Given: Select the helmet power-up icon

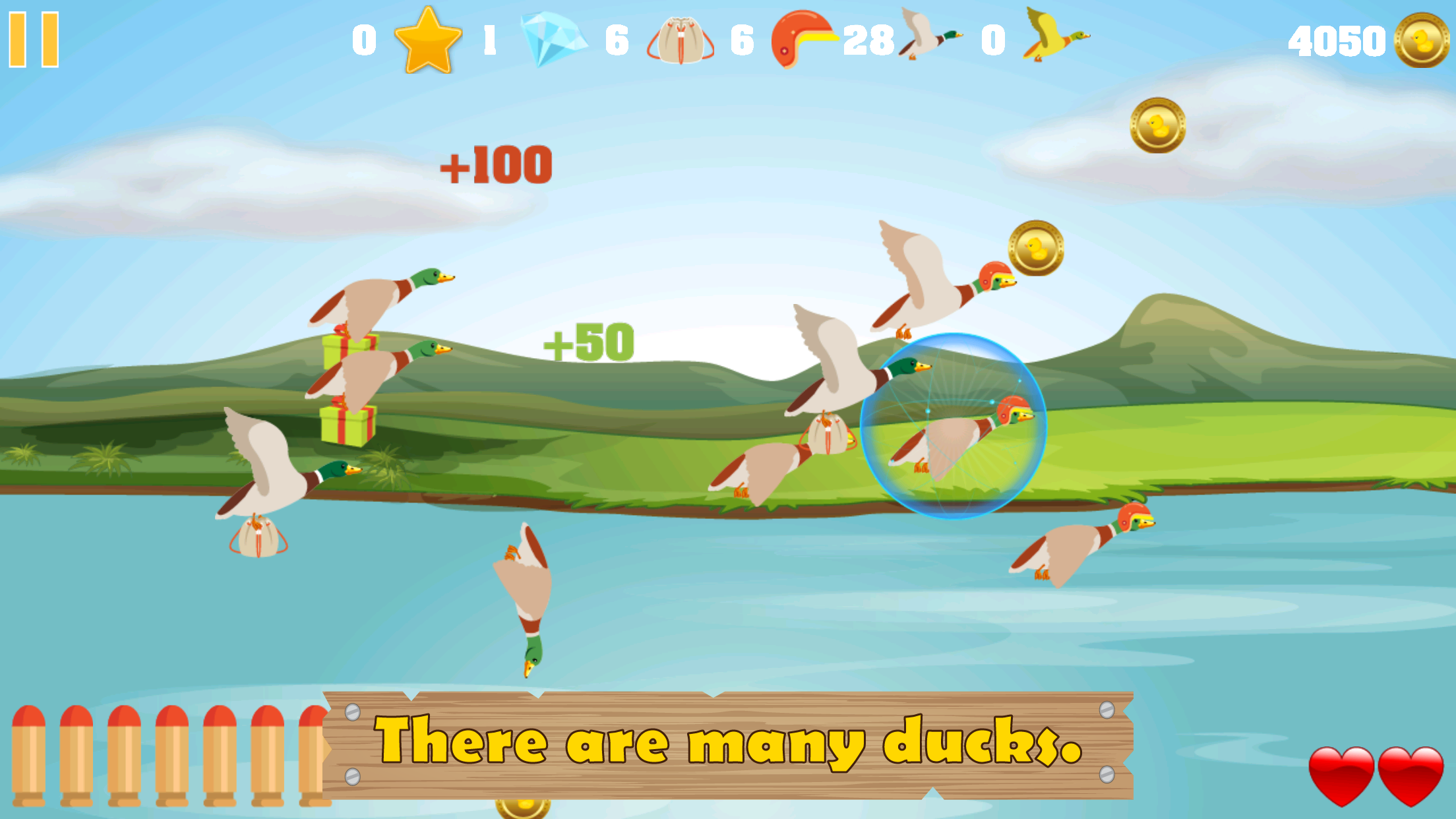Looking at the screenshot, I should [x=801, y=38].
